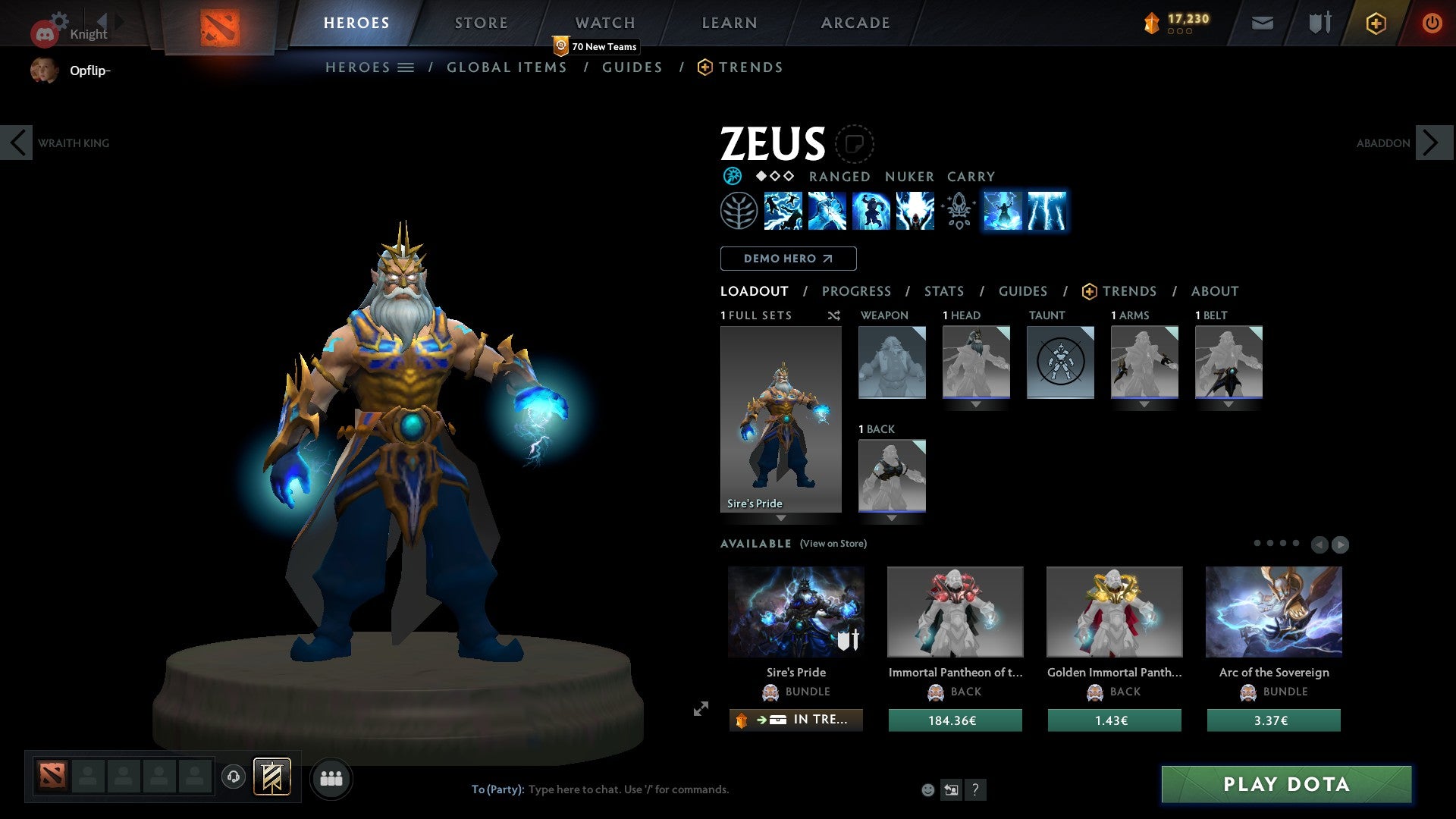Image resolution: width=1456 pixels, height=819 pixels.
Task: Click the Dota Plus hexagon icon
Action: (1375, 23)
